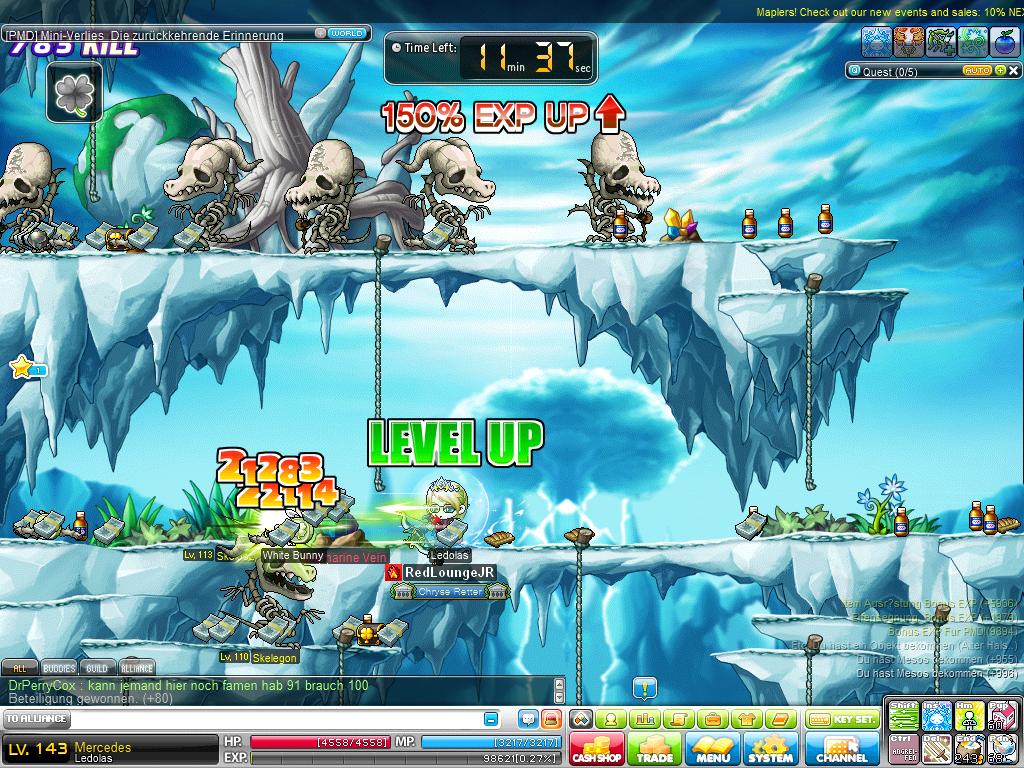The image size is (1024, 768).
Task: Click the blue apple buff icon
Action: pyautogui.click(x=1005, y=41)
